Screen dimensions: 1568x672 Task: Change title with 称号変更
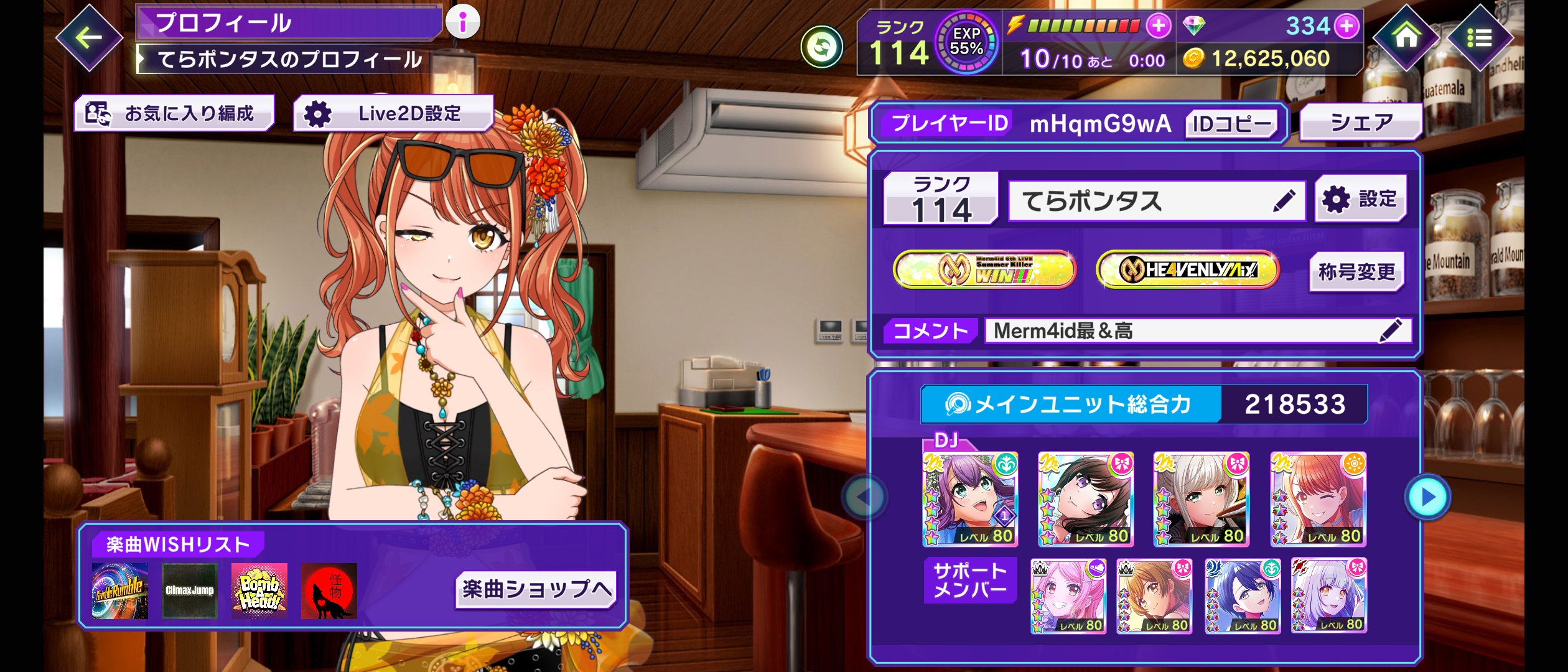pos(1356,272)
